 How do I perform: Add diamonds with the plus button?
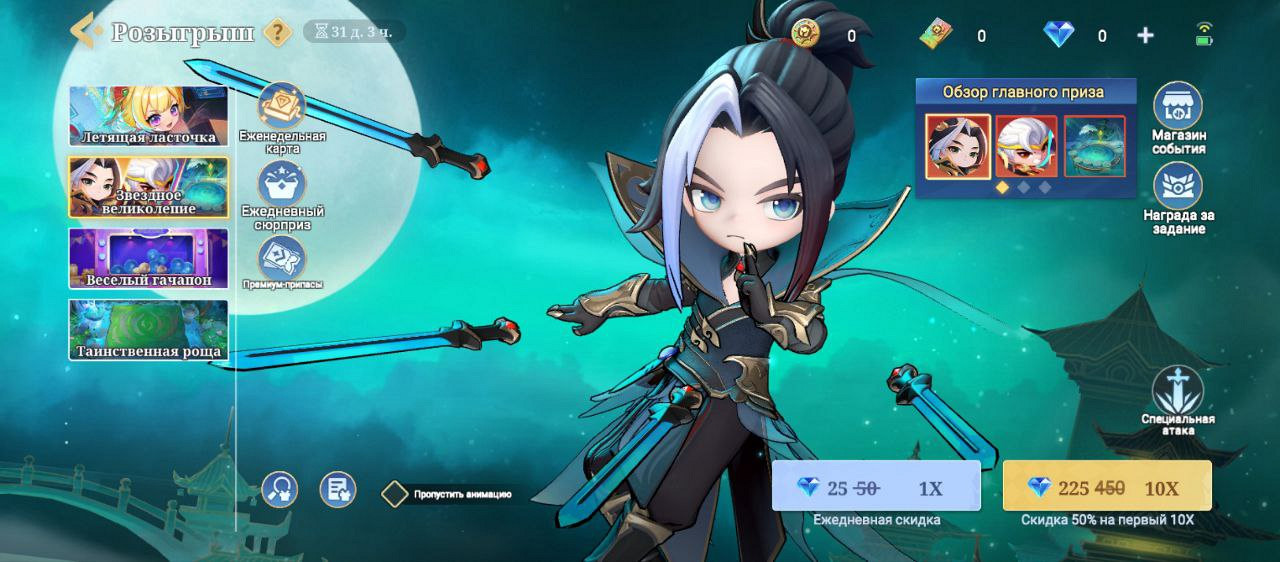tap(1146, 36)
